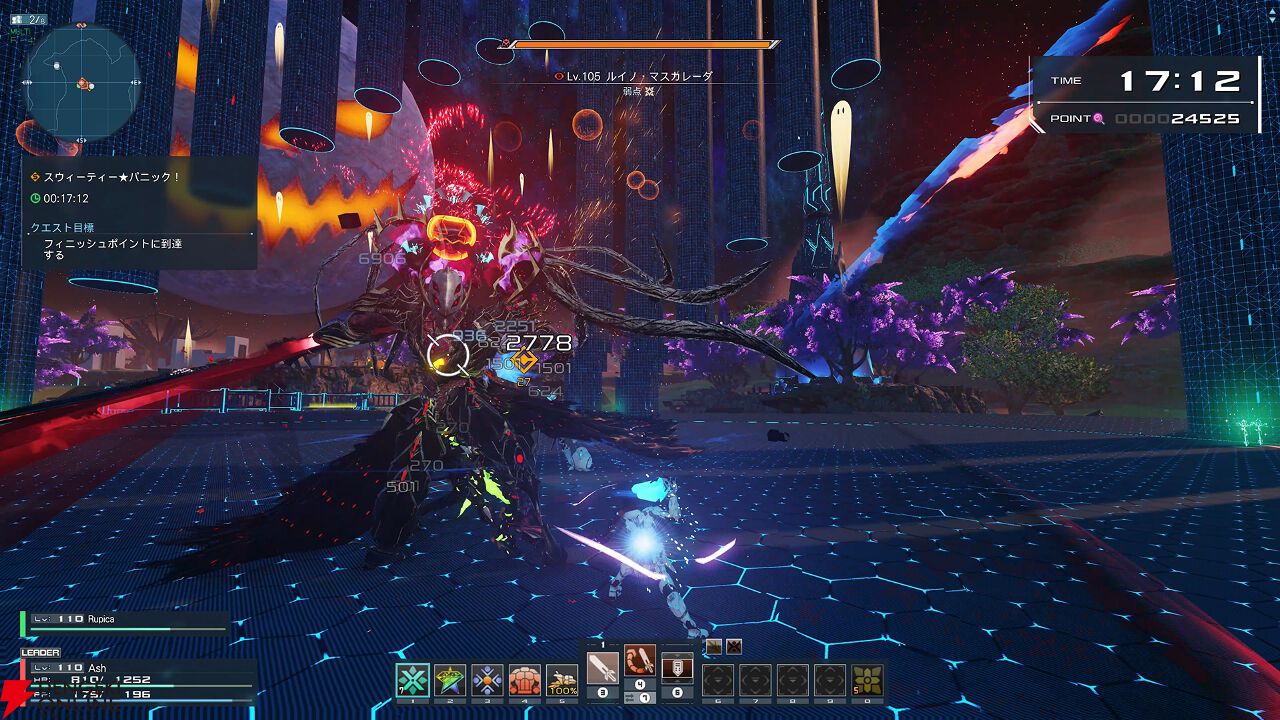
Task: Use the orange muscle torso skill
Action: click(x=524, y=680)
